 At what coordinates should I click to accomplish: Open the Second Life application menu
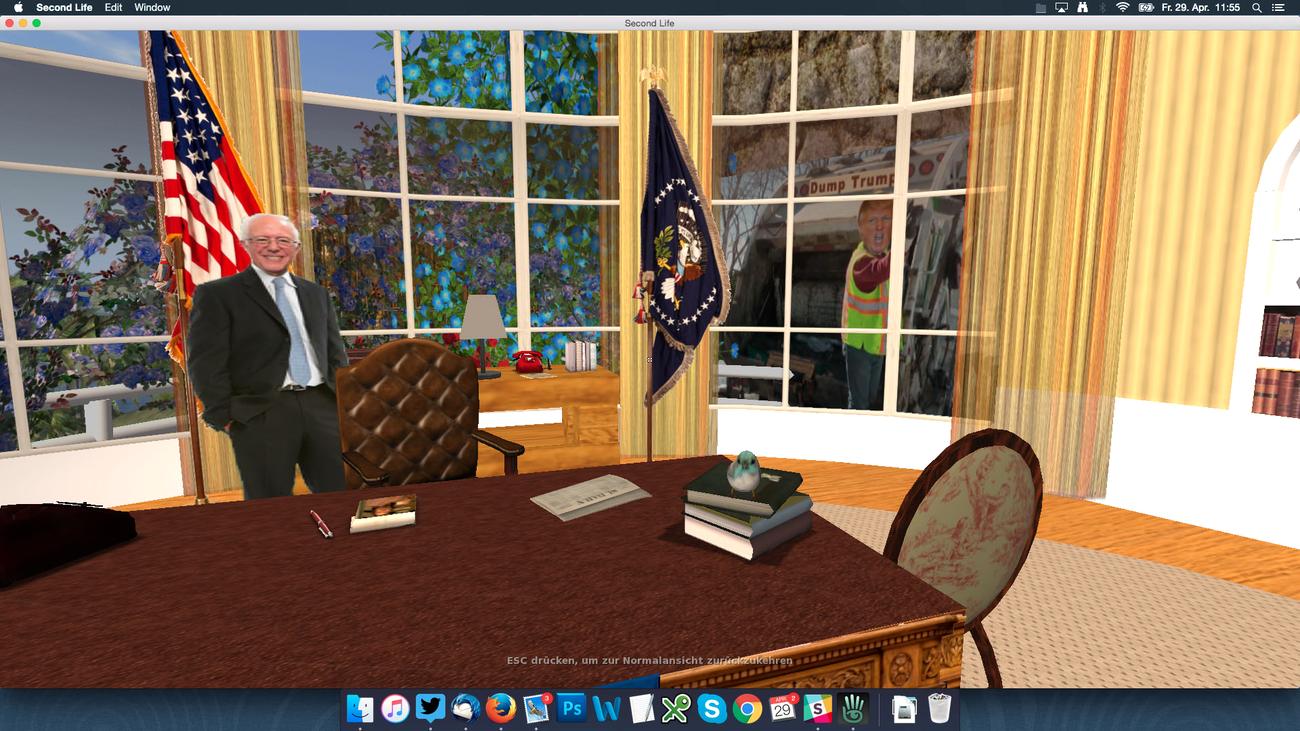pyautogui.click(x=64, y=7)
